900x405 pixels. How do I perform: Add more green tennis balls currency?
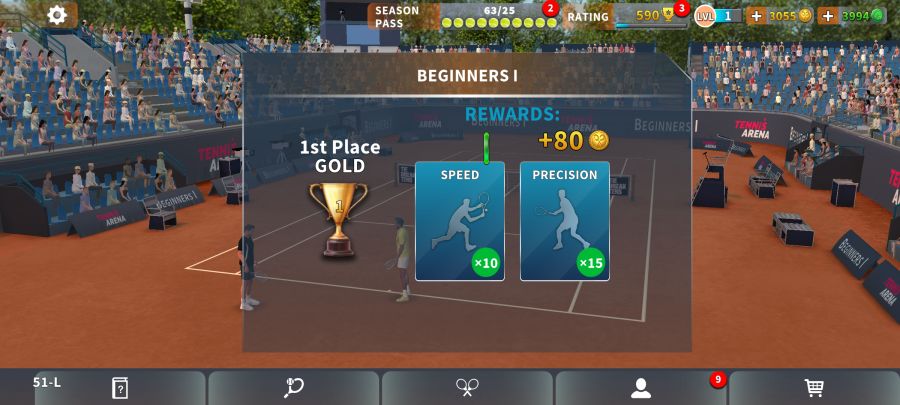(828, 16)
